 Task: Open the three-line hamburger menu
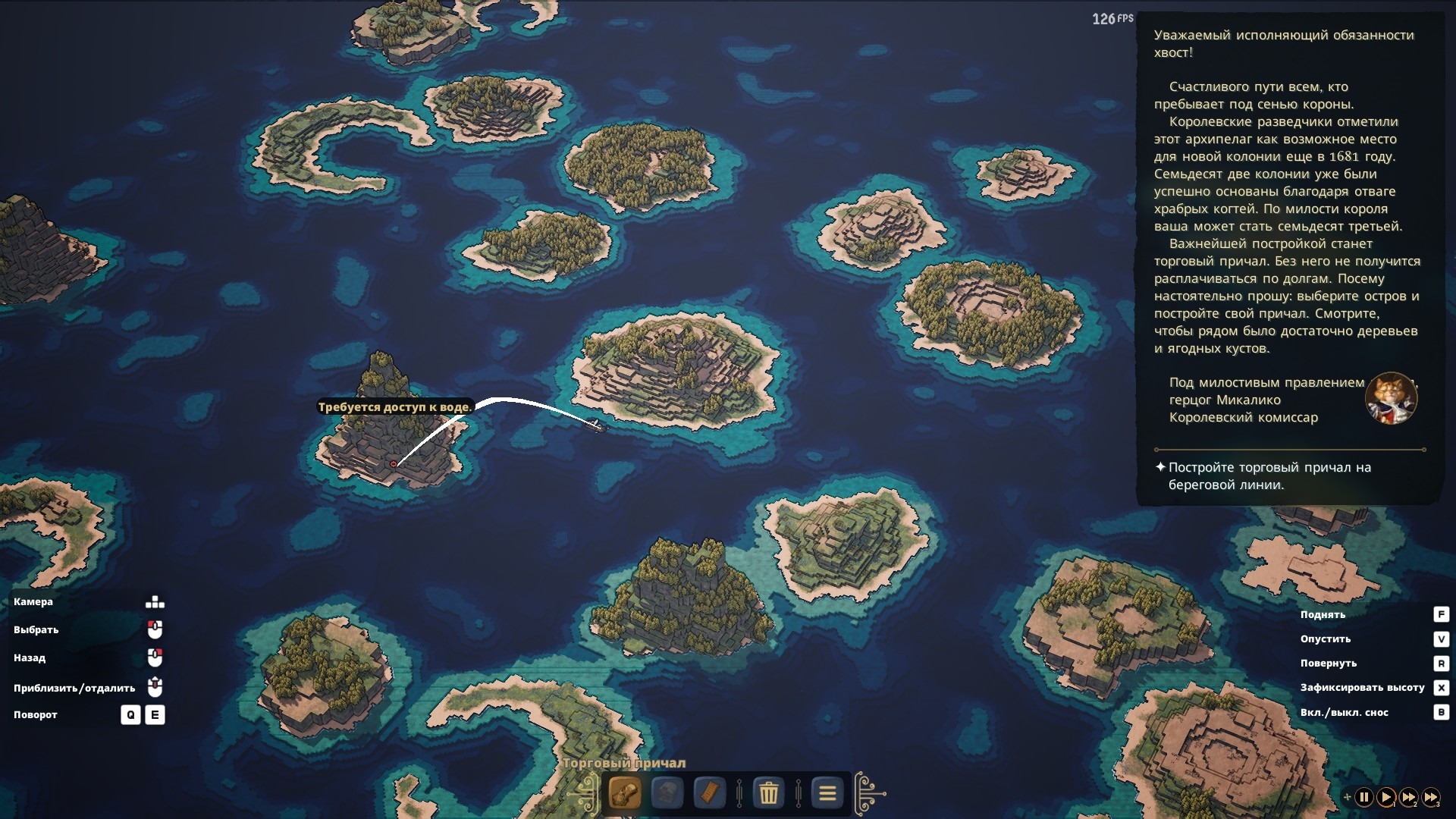(827, 793)
